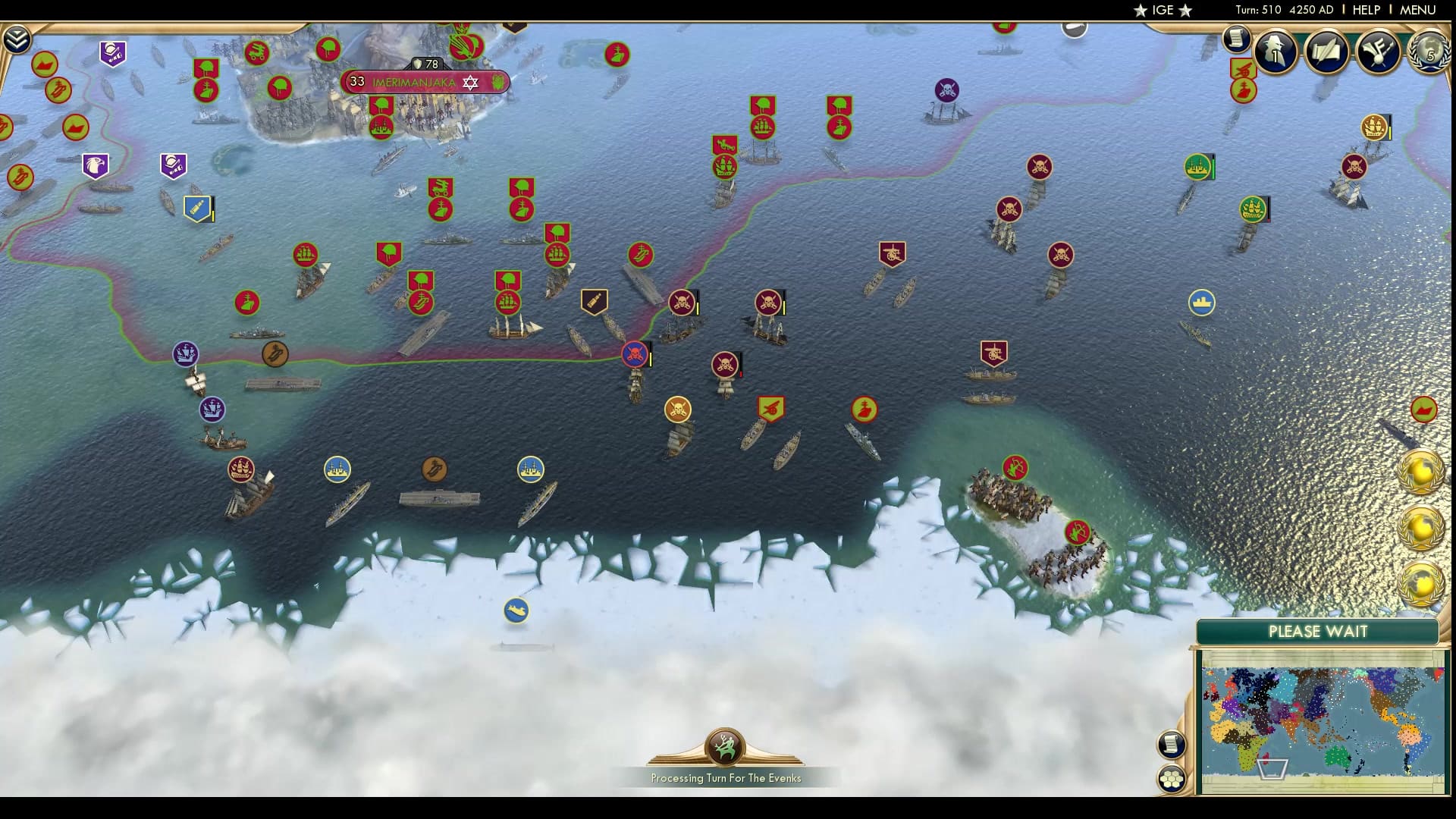The width and height of the screenshot is (1456, 819).
Task: Open IMERIMANJAKA by clicking its city banner
Action: coord(413,80)
